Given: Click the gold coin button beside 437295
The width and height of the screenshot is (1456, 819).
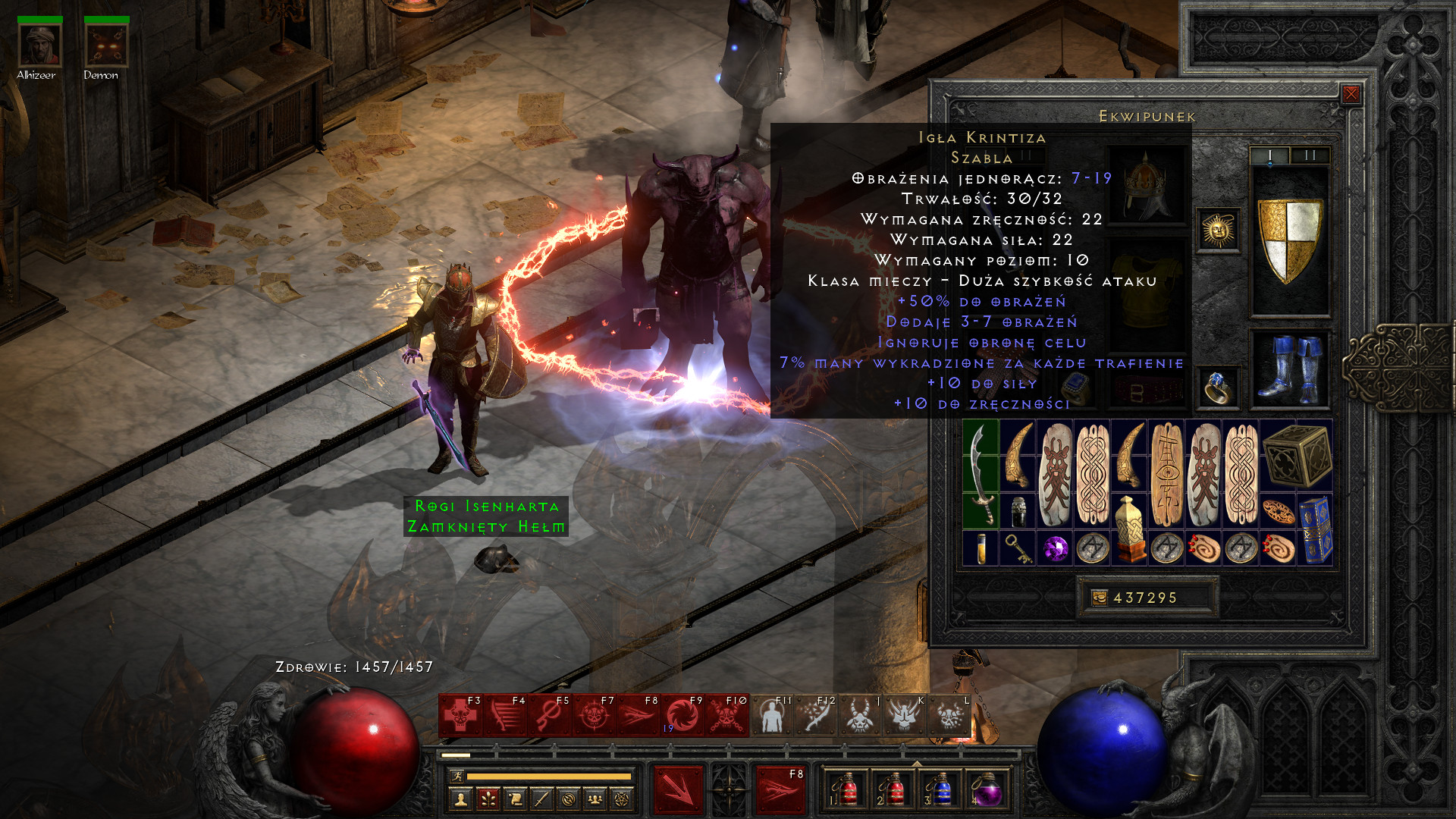Looking at the screenshot, I should (x=1099, y=598).
